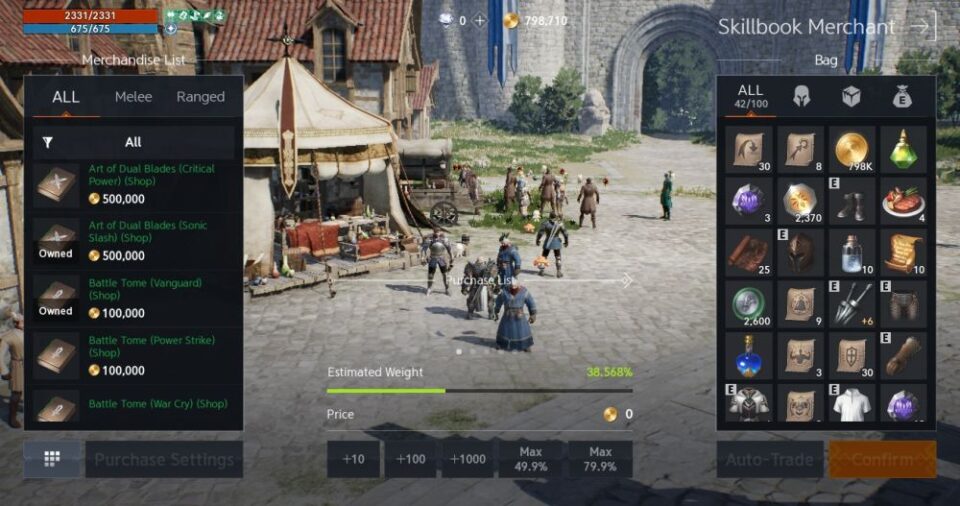
Task: Choose the Max 79.9% weight button
Action: [600, 459]
